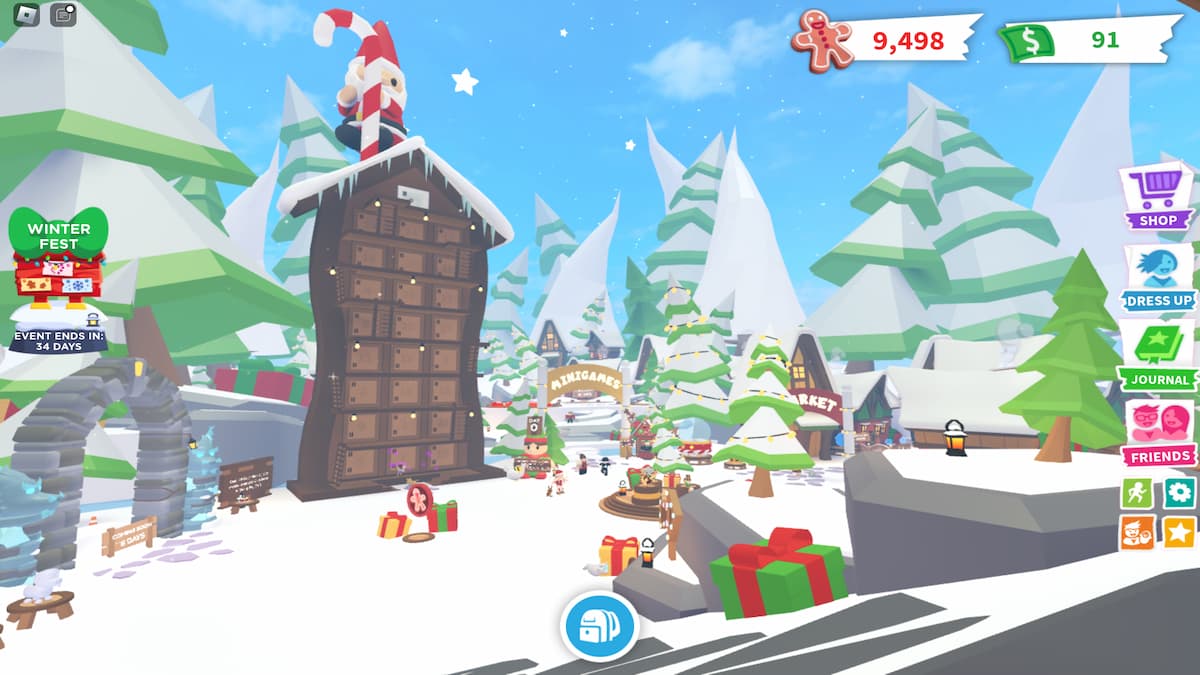Open the Journal

[1158, 354]
